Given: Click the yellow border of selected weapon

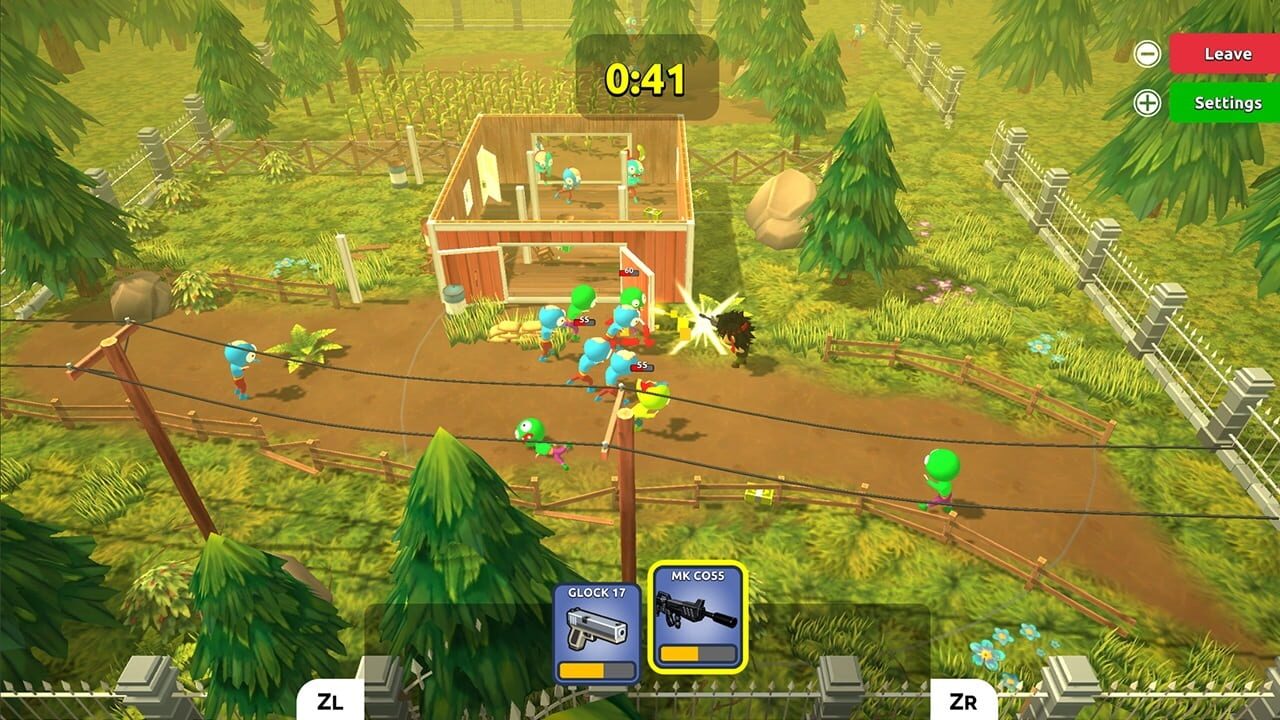Looking at the screenshot, I should click(x=651, y=620).
